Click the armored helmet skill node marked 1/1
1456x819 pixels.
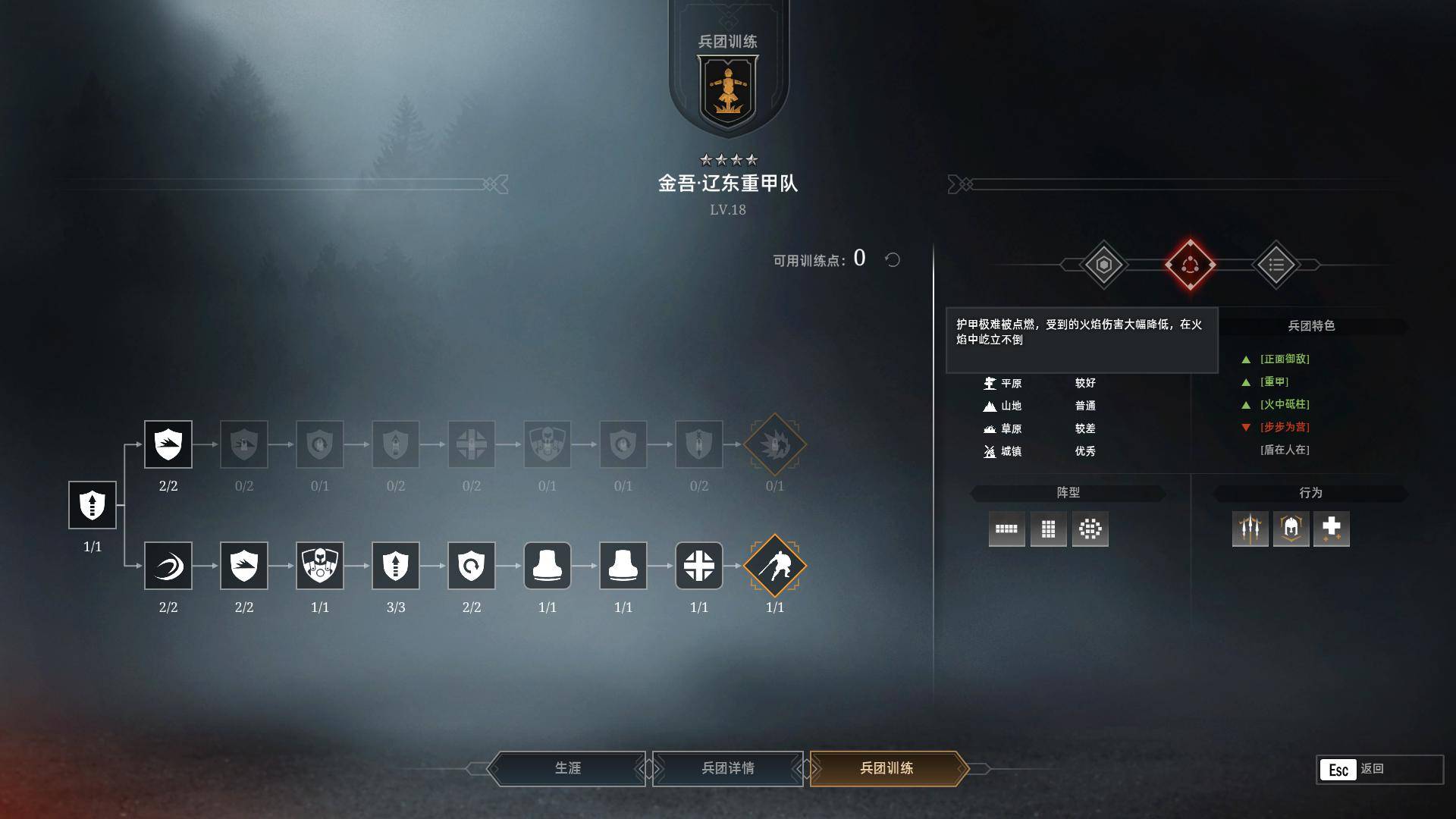(x=320, y=566)
